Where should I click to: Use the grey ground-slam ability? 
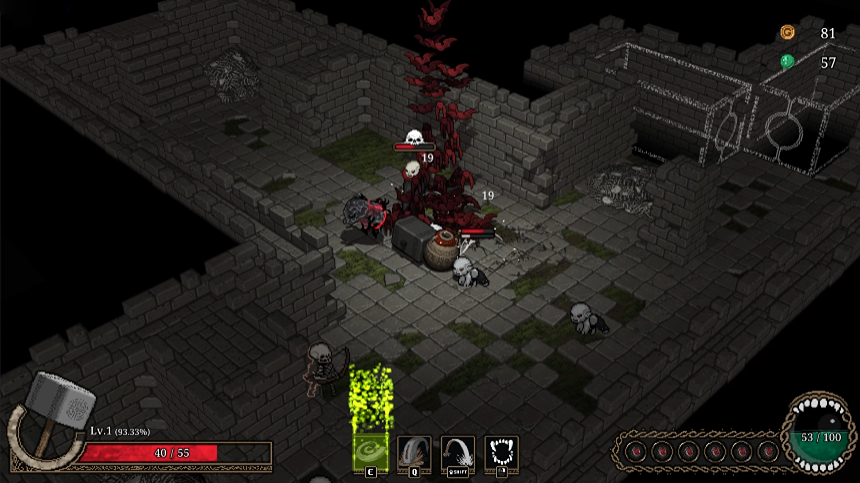coord(414,451)
